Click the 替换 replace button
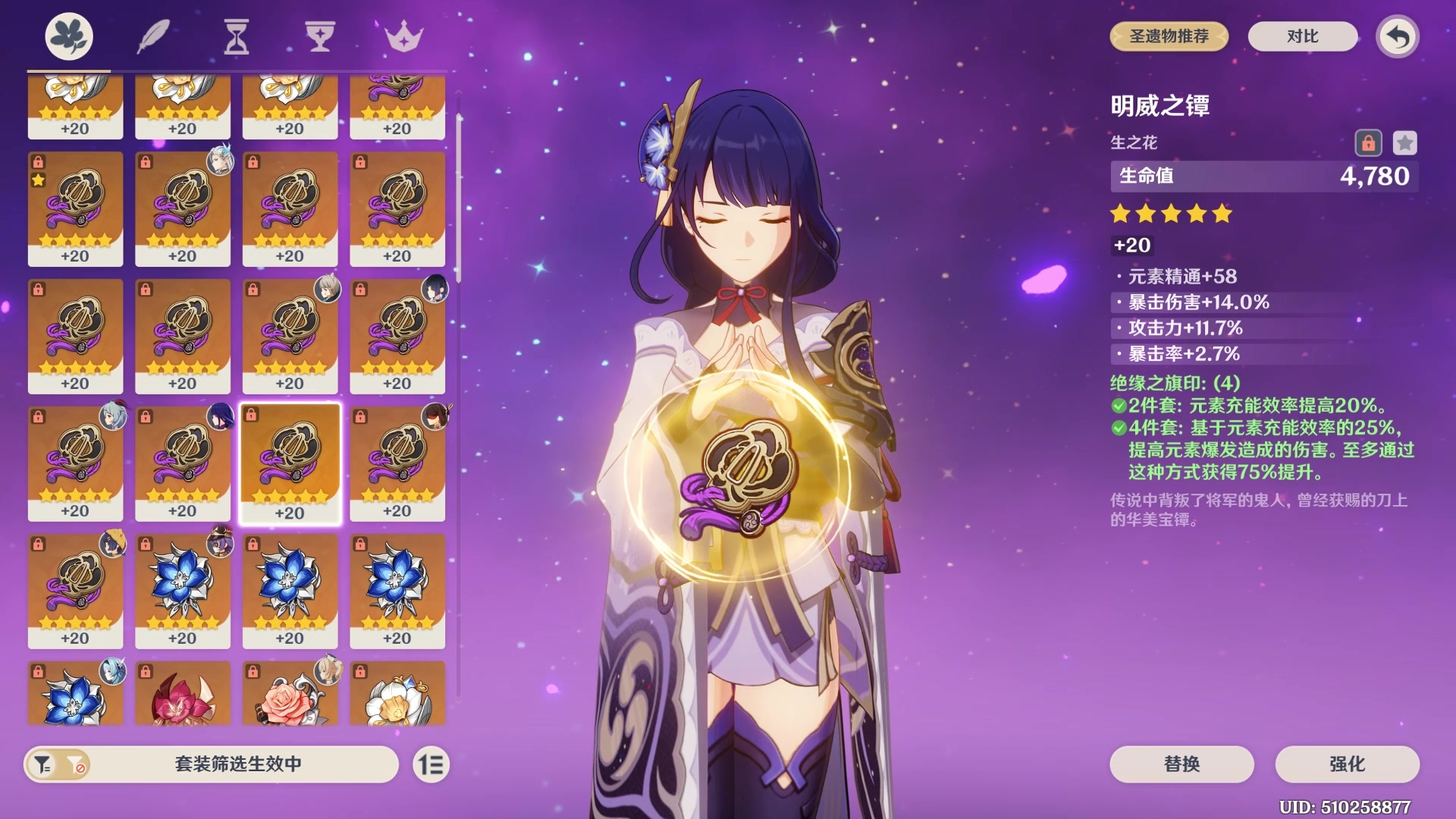1456x819 pixels. pyautogui.click(x=1181, y=764)
